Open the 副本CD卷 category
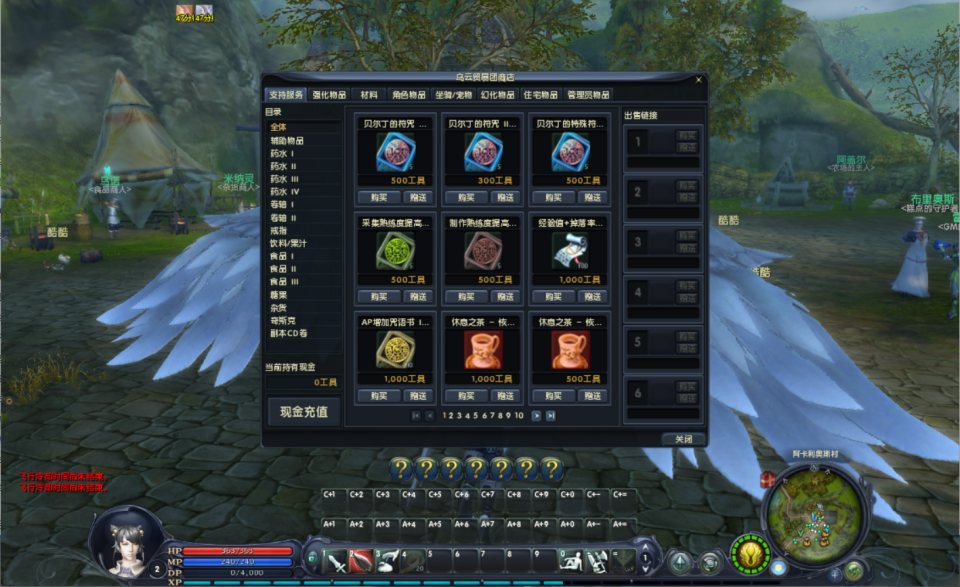This screenshot has width=960, height=587. pyautogui.click(x=288, y=332)
